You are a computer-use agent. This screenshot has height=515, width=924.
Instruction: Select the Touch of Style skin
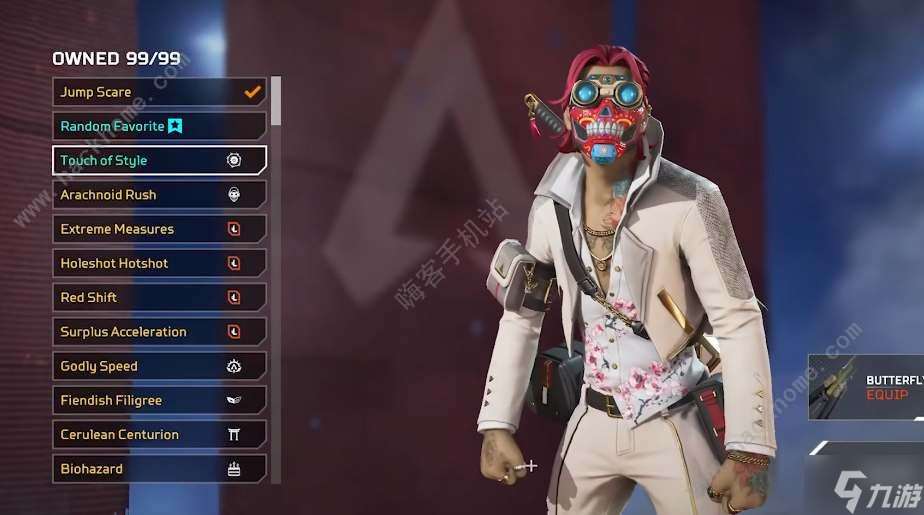(159, 160)
